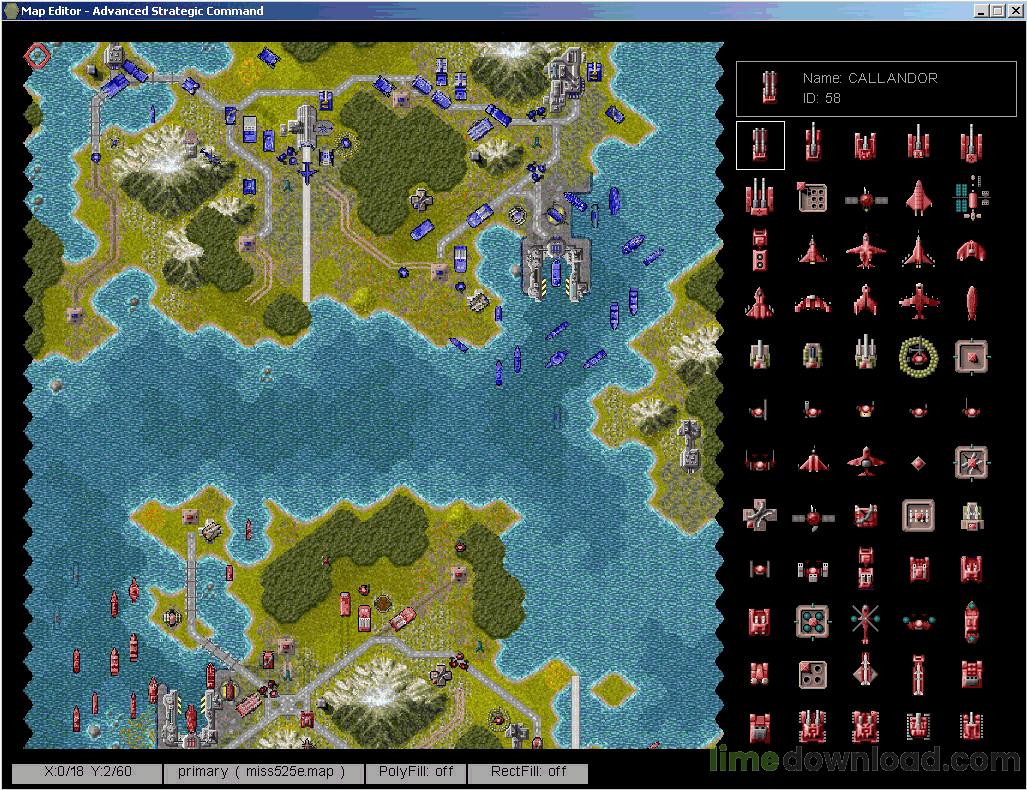Choose the small red diamond unit
The height and width of the screenshot is (790, 1027).
918,462
